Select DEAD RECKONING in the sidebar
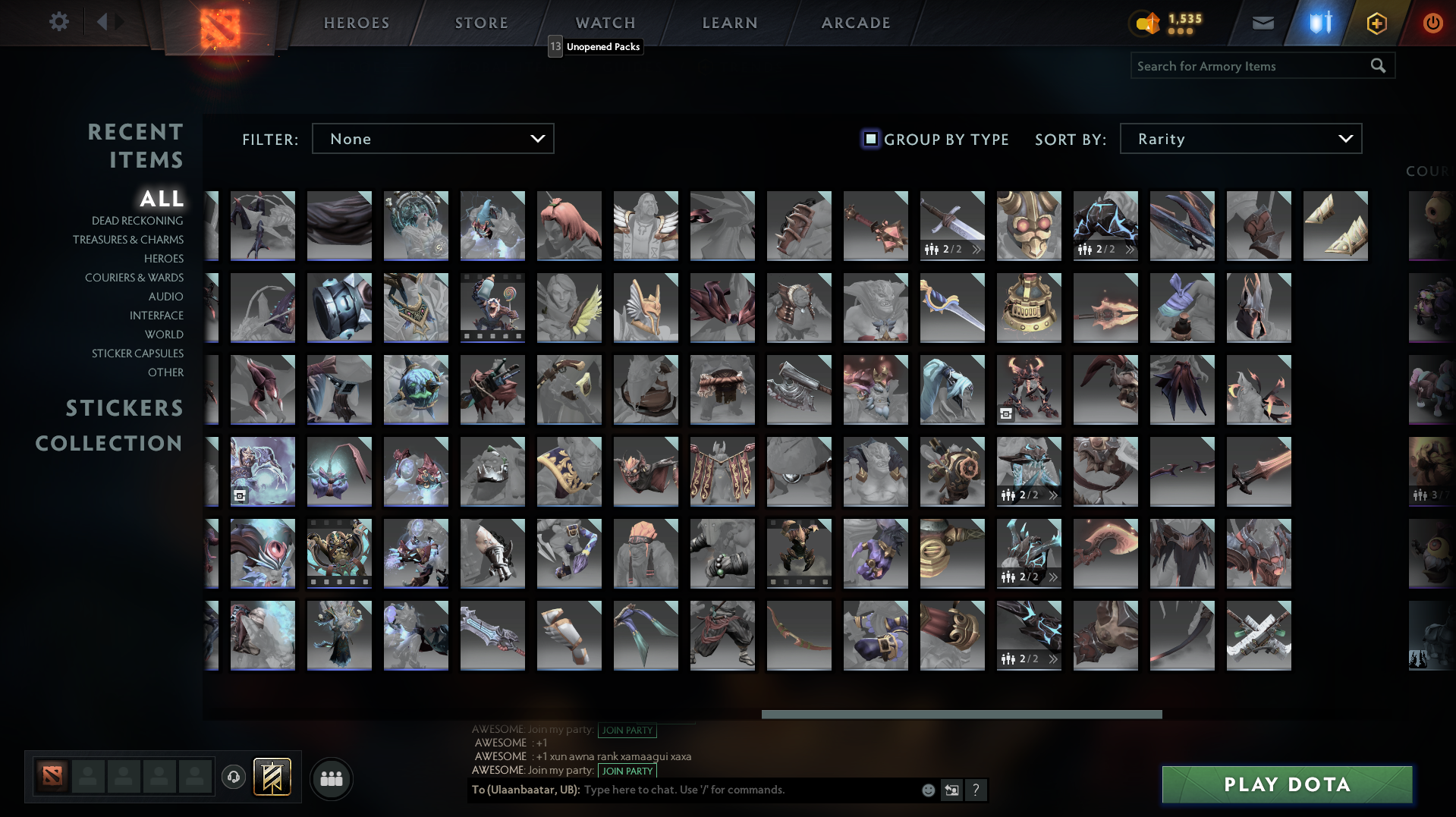 pyautogui.click(x=137, y=220)
